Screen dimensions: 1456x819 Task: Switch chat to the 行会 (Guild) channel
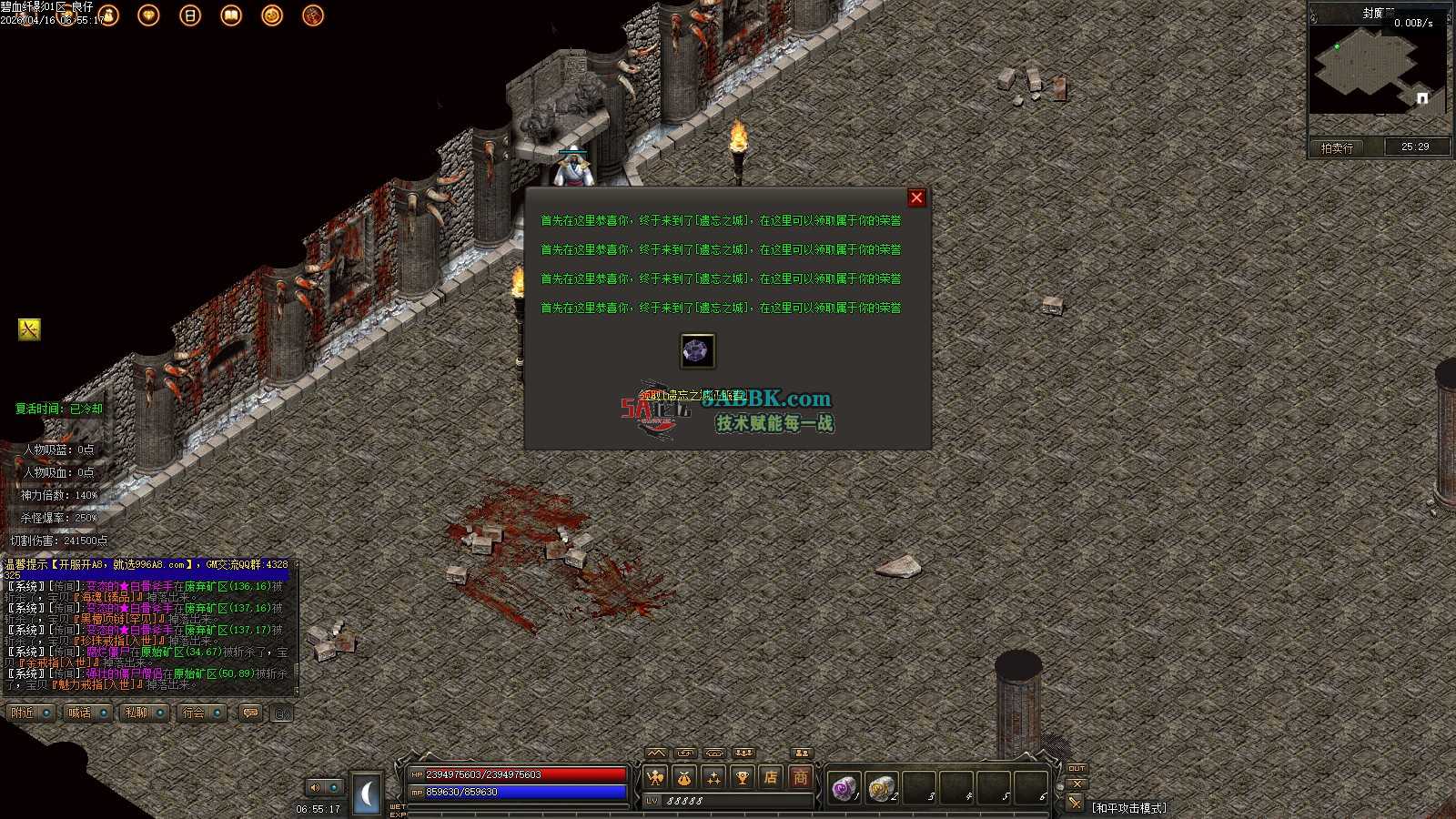point(194,713)
